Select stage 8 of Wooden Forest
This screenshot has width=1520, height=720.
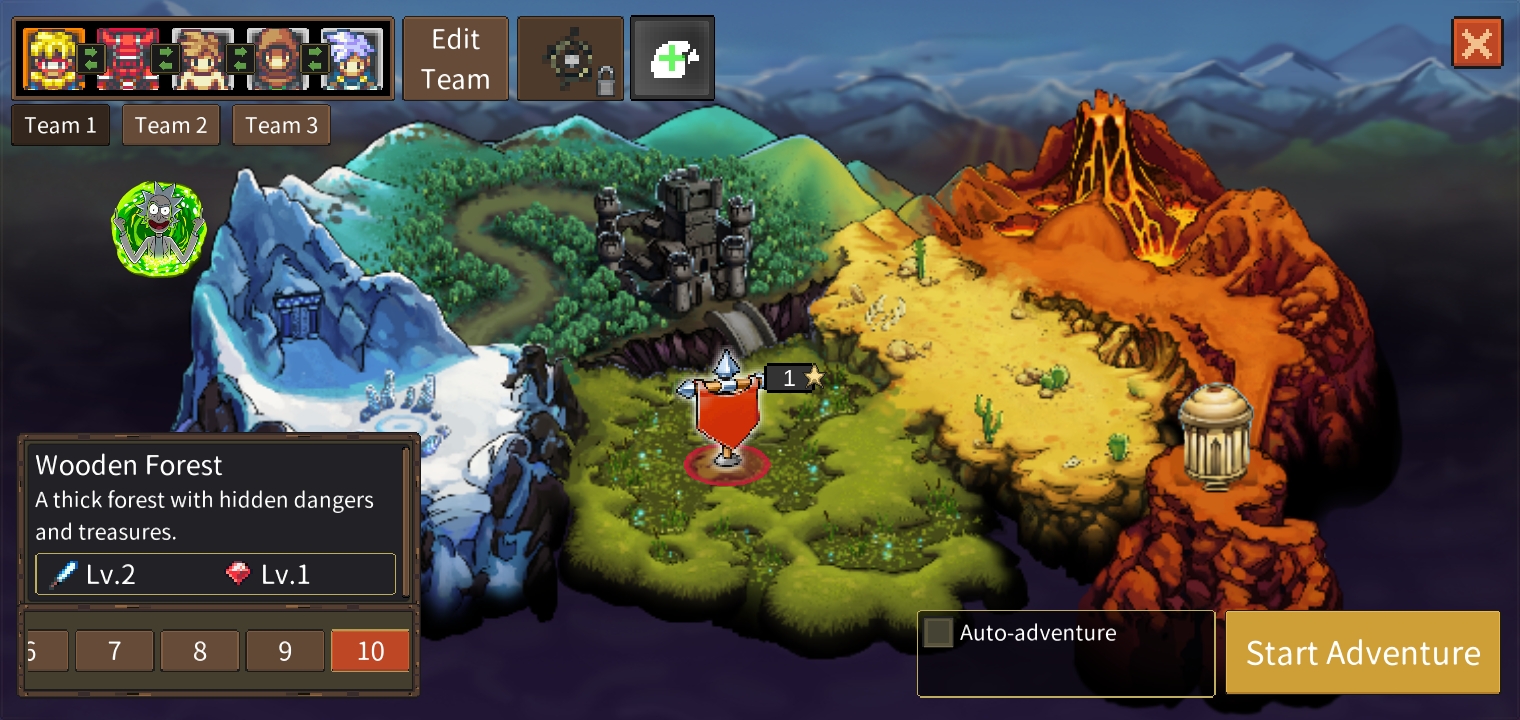pos(200,651)
